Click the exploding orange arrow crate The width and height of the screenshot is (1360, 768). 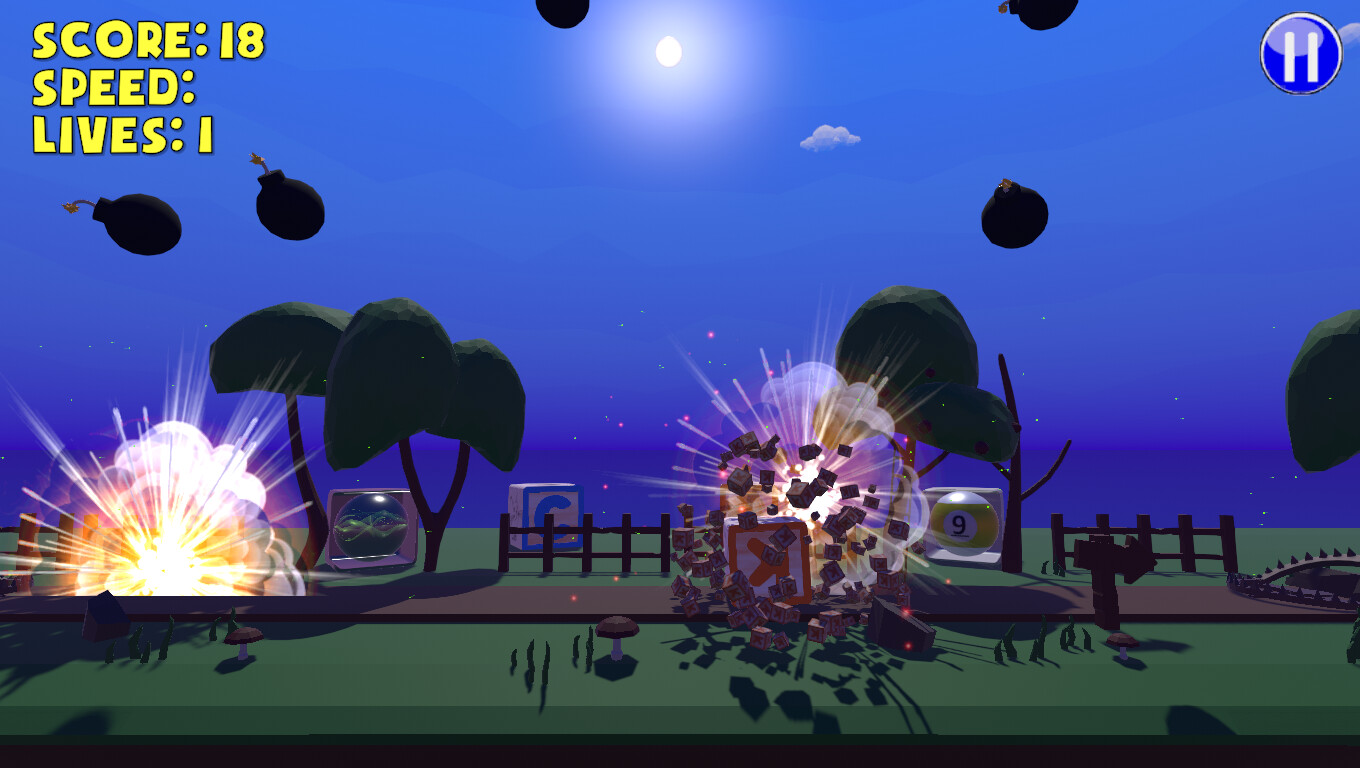tap(765, 560)
